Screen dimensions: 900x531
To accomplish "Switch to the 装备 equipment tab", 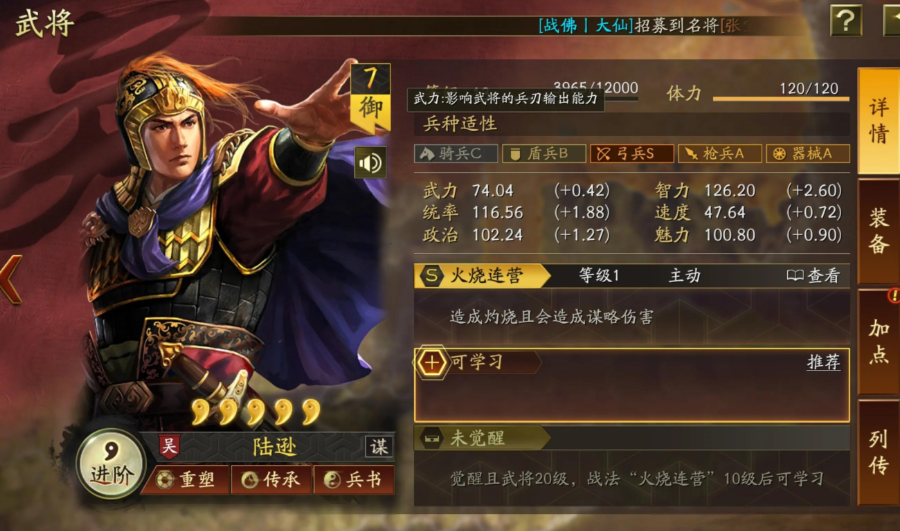I will [x=878, y=231].
